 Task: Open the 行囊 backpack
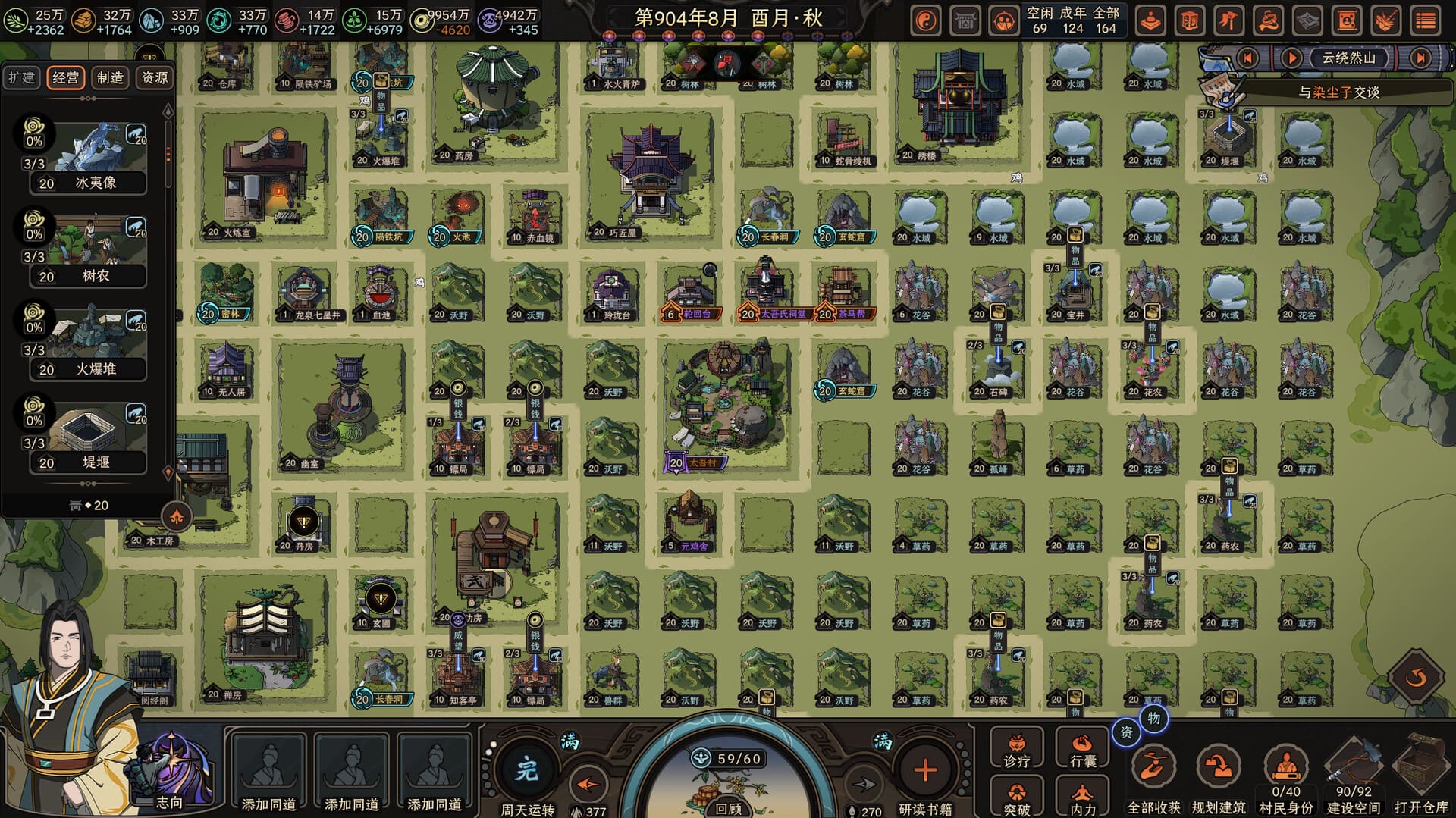coord(1082,750)
